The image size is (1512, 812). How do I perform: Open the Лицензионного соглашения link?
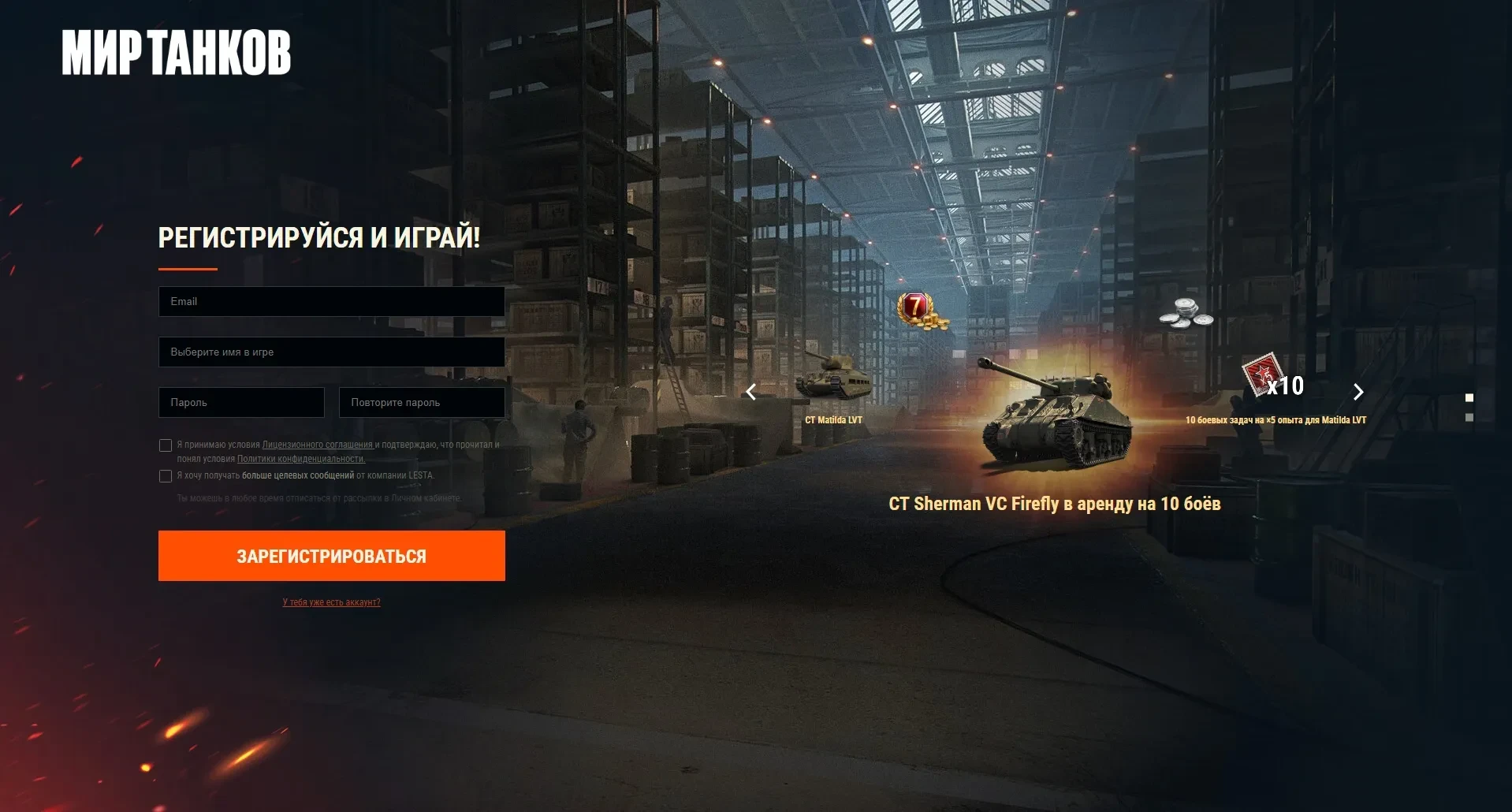click(x=317, y=445)
